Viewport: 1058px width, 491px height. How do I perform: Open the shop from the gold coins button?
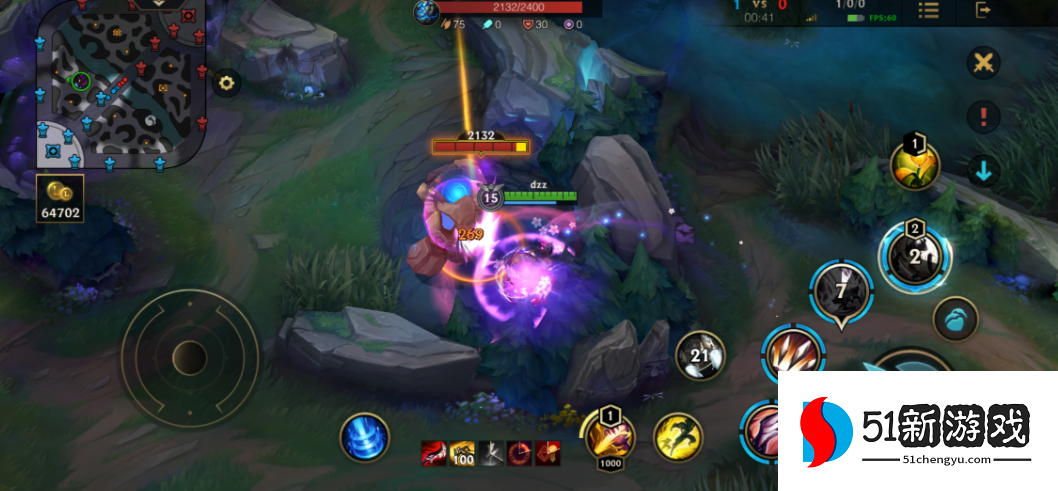[x=61, y=199]
